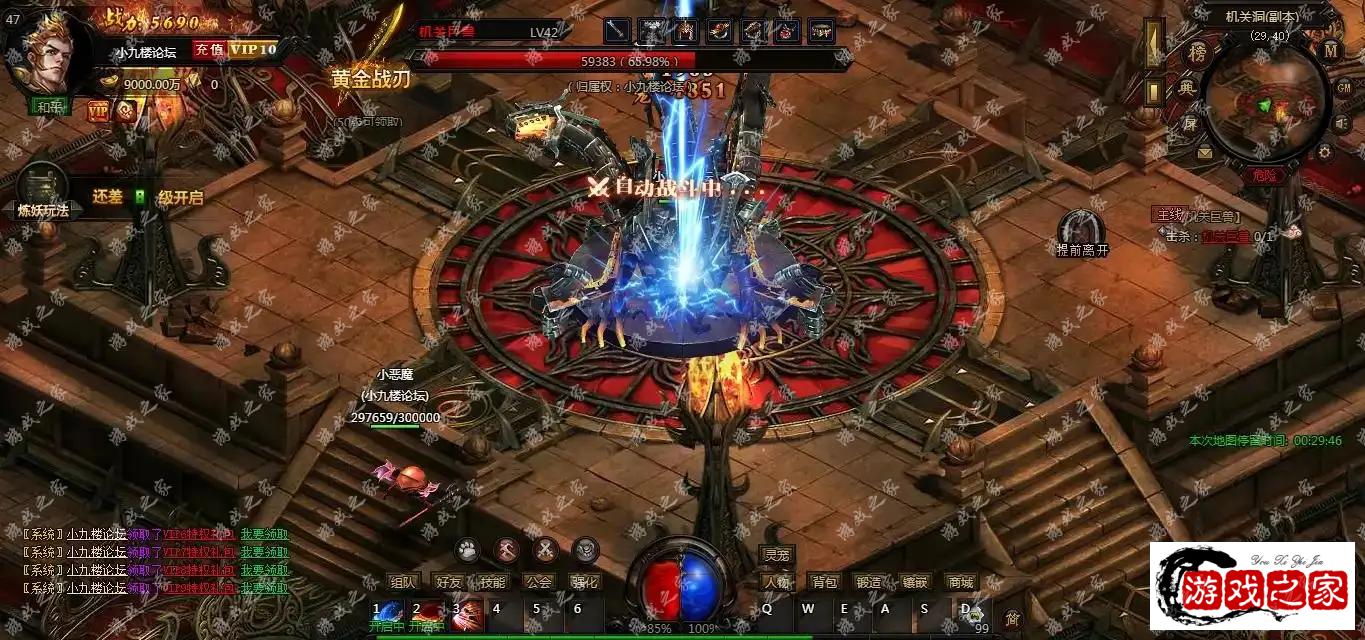The width and height of the screenshot is (1365, 640).
Task: Open the gear settings icon
Action: tap(1325, 153)
